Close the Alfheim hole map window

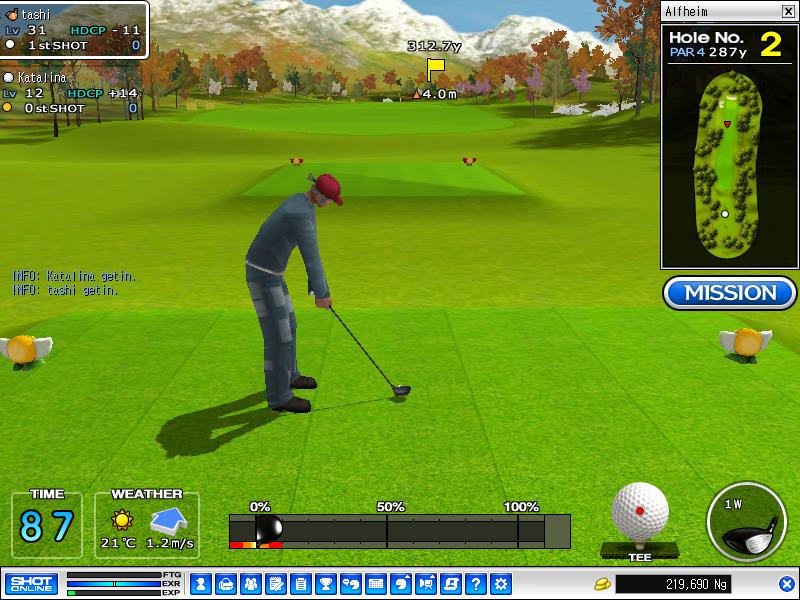(x=787, y=12)
